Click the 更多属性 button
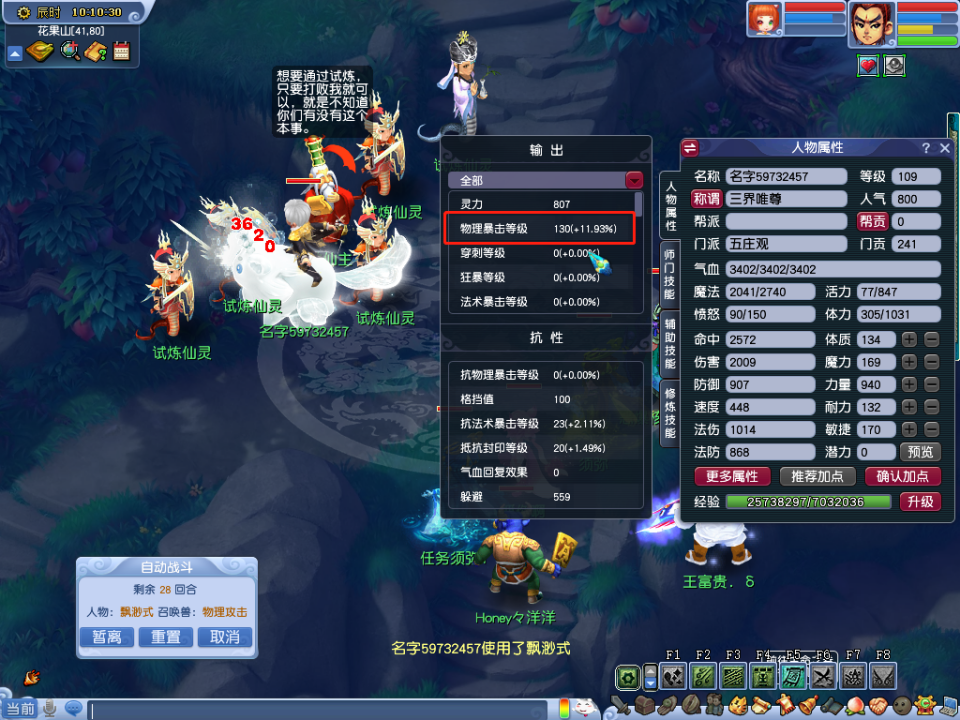 (732, 476)
